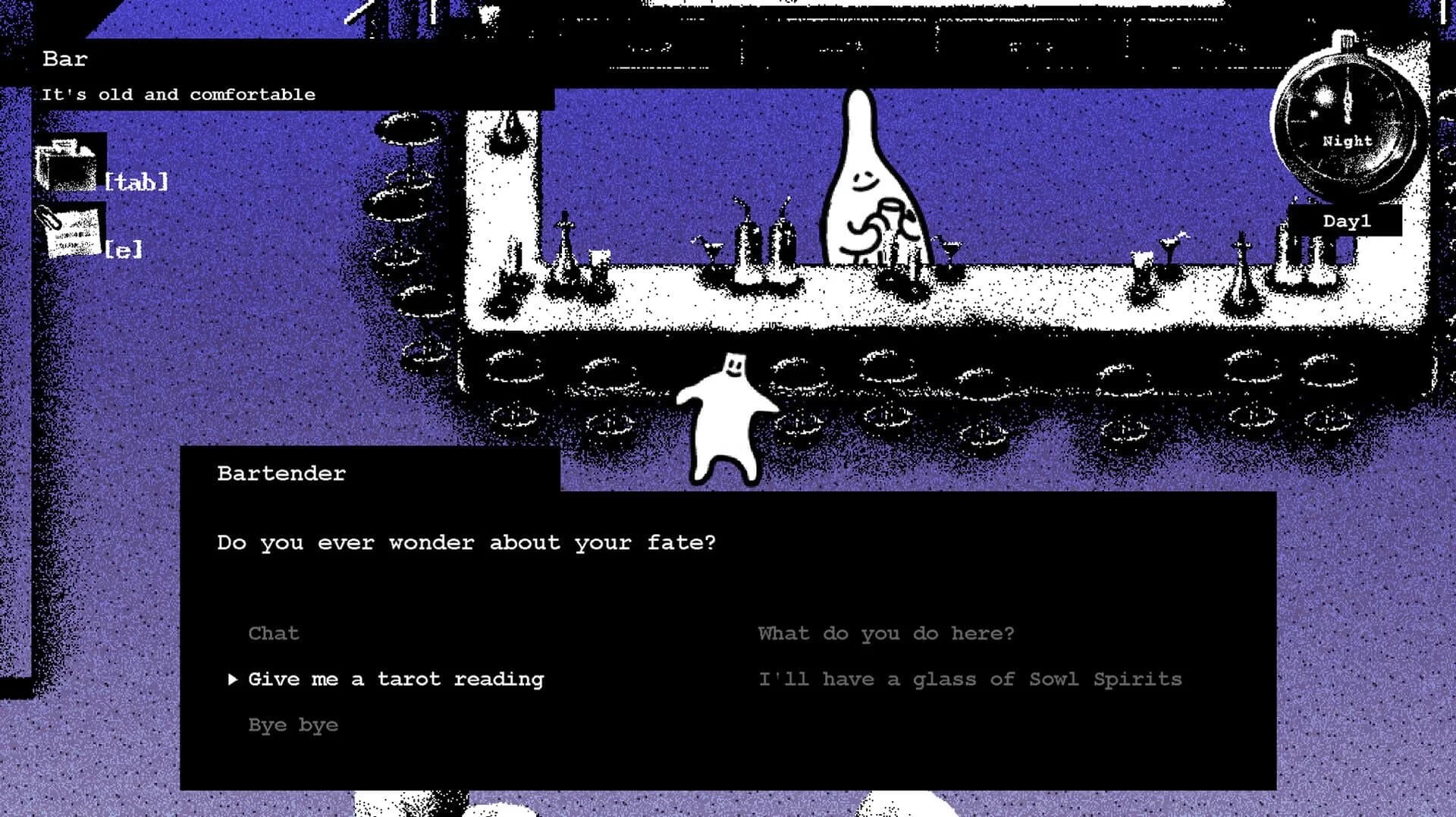Choose the 'Chat' dialogue option

click(273, 633)
